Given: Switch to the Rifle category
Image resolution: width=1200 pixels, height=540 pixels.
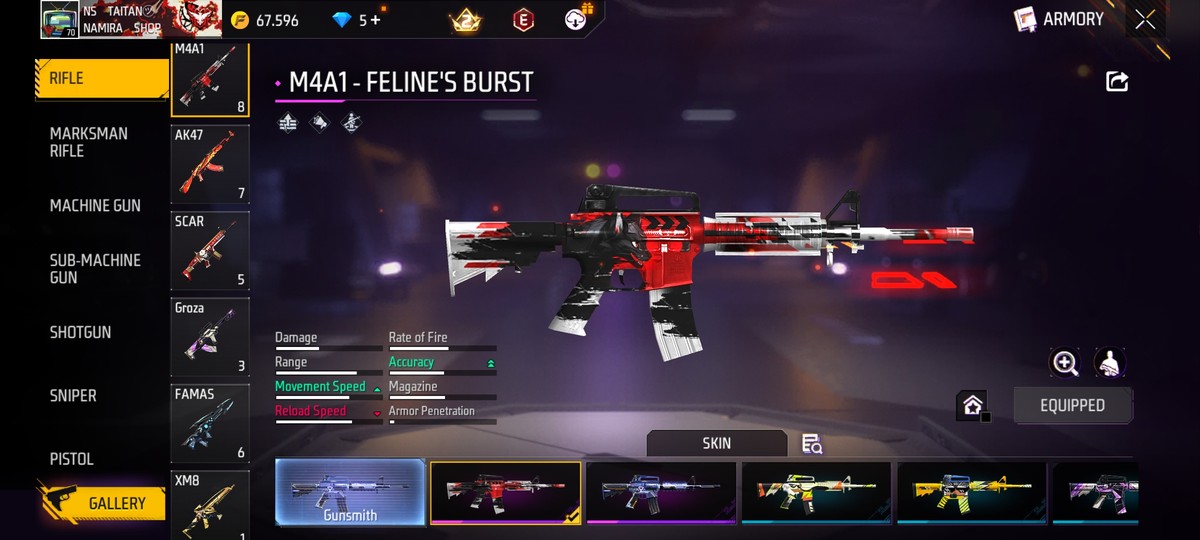Looking at the screenshot, I should 100,79.
